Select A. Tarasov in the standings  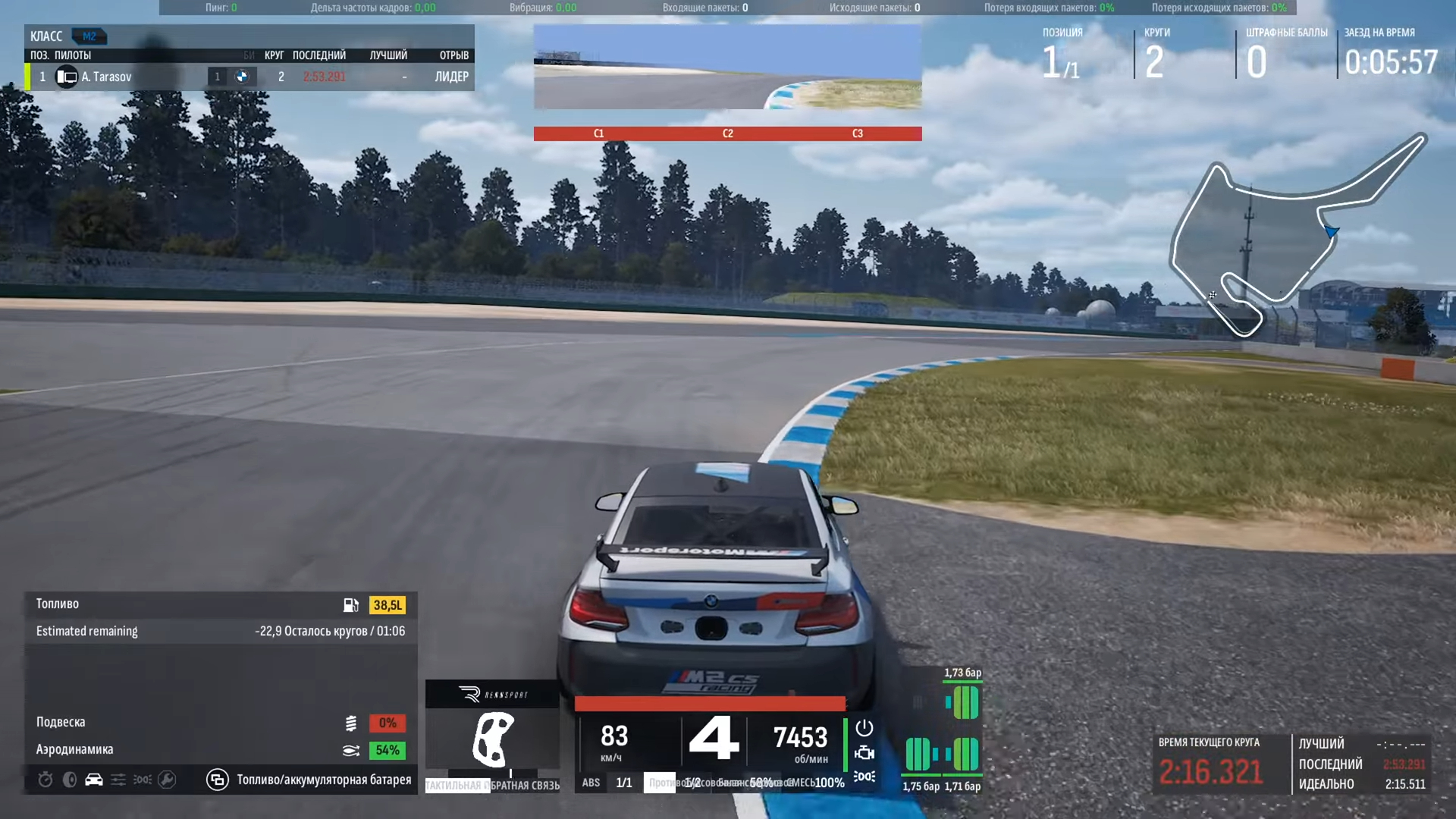point(106,77)
